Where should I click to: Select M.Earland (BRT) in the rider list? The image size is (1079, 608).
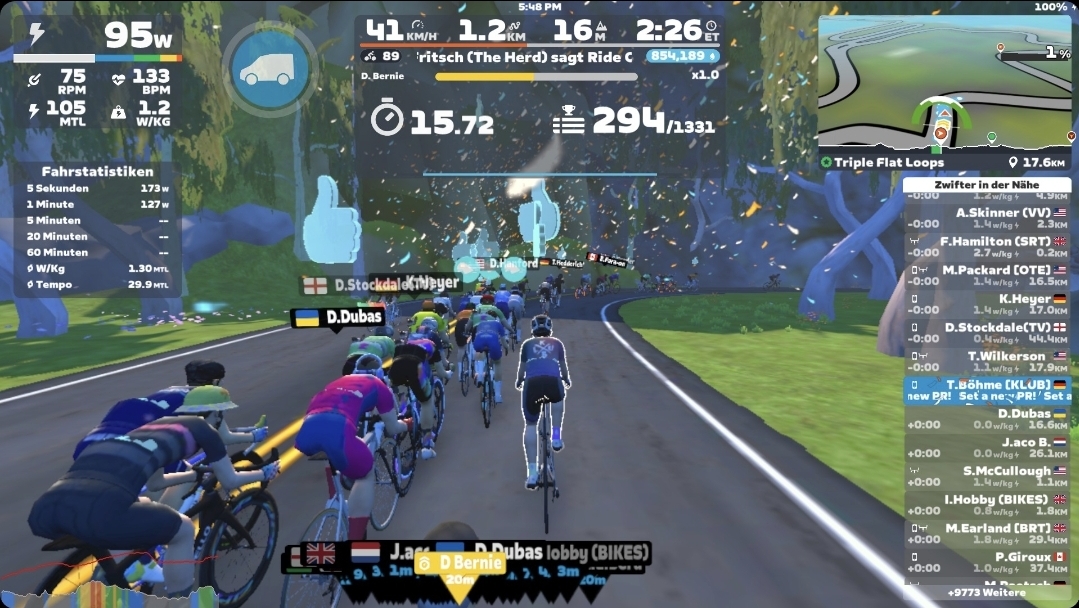986,534
